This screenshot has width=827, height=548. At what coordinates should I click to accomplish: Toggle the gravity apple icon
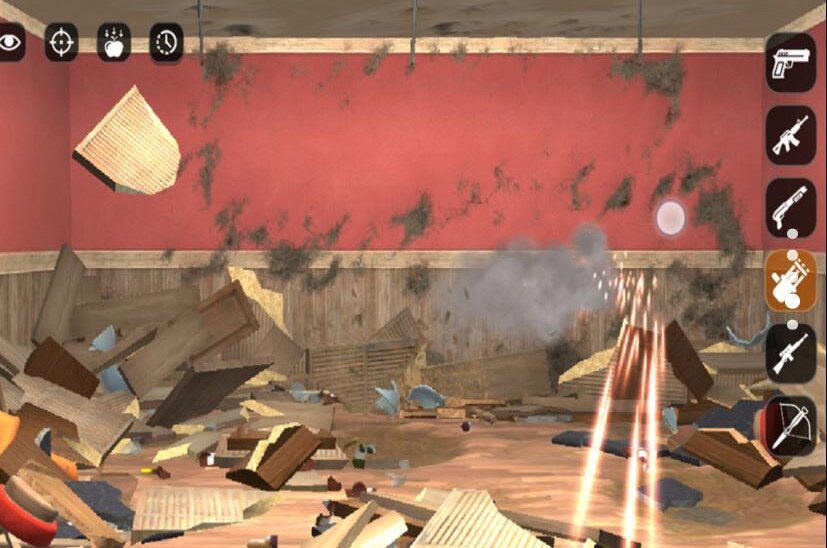(x=114, y=42)
